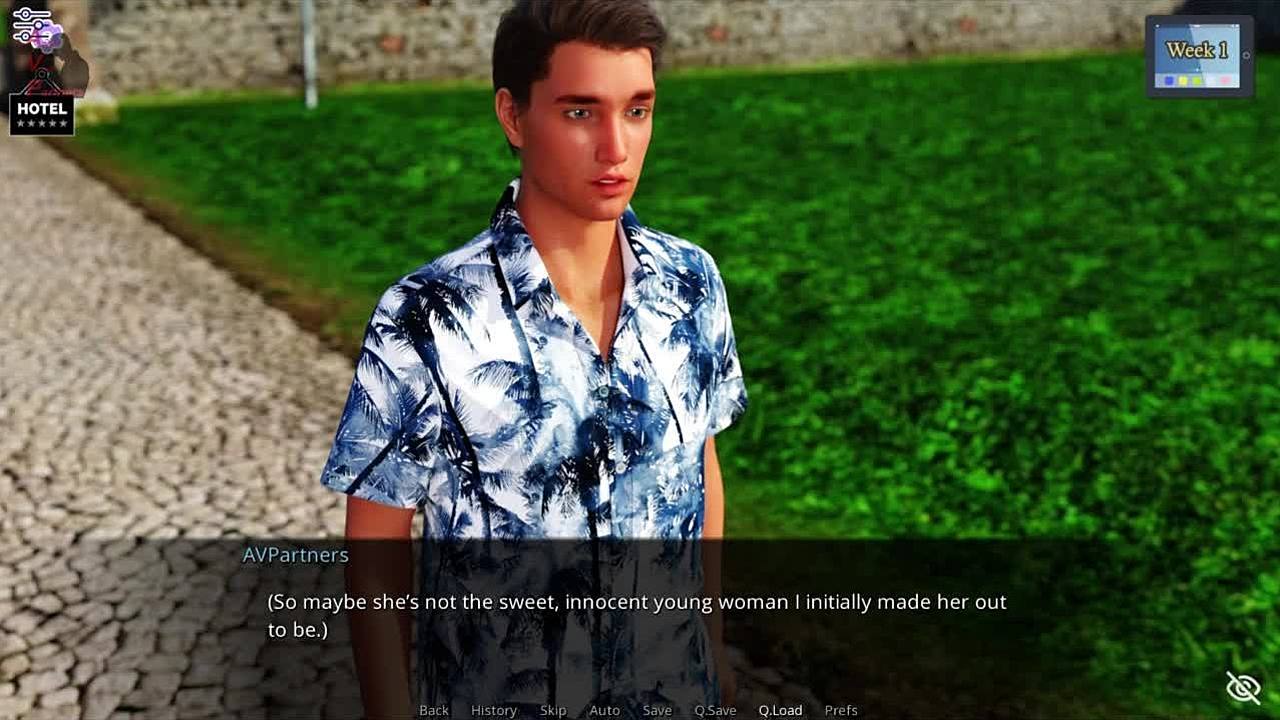
Task: Quick load with Q.Load
Action: pos(780,710)
